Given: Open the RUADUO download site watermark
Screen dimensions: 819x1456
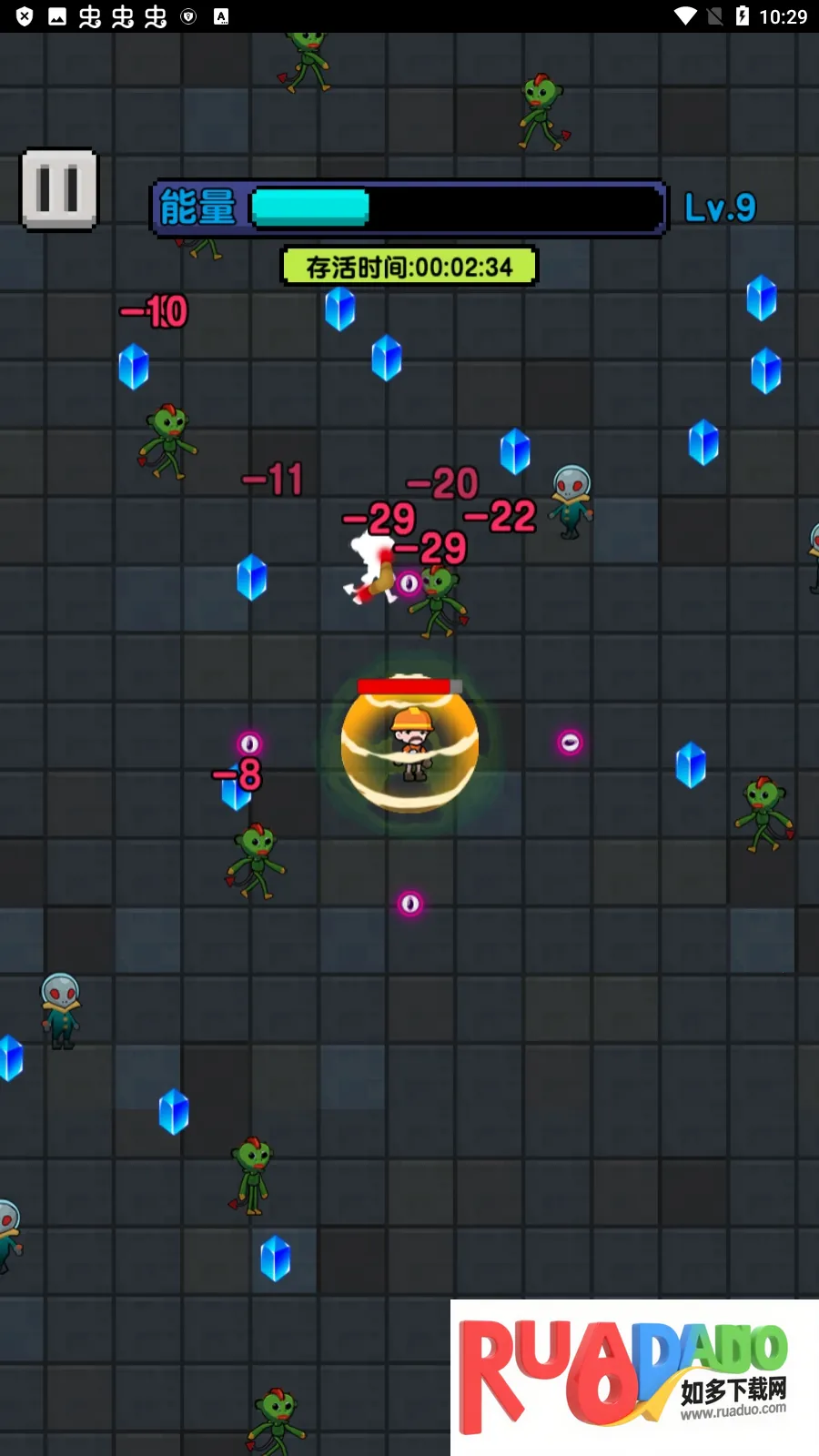Looking at the screenshot, I should [x=633, y=1376].
